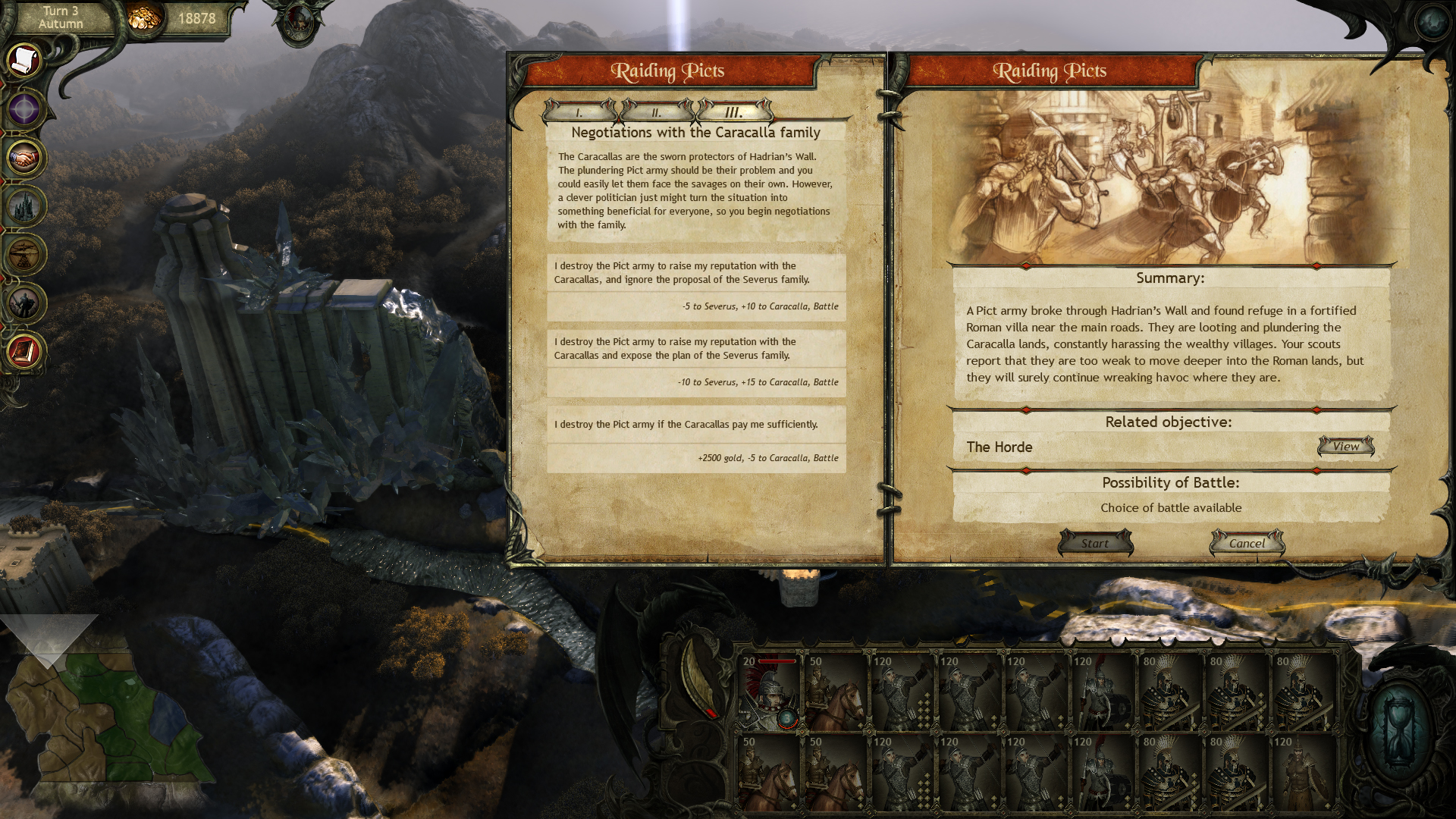The height and width of the screenshot is (819, 1456).
Task: Open the armored knight silhouette icon
Action: point(25,303)
